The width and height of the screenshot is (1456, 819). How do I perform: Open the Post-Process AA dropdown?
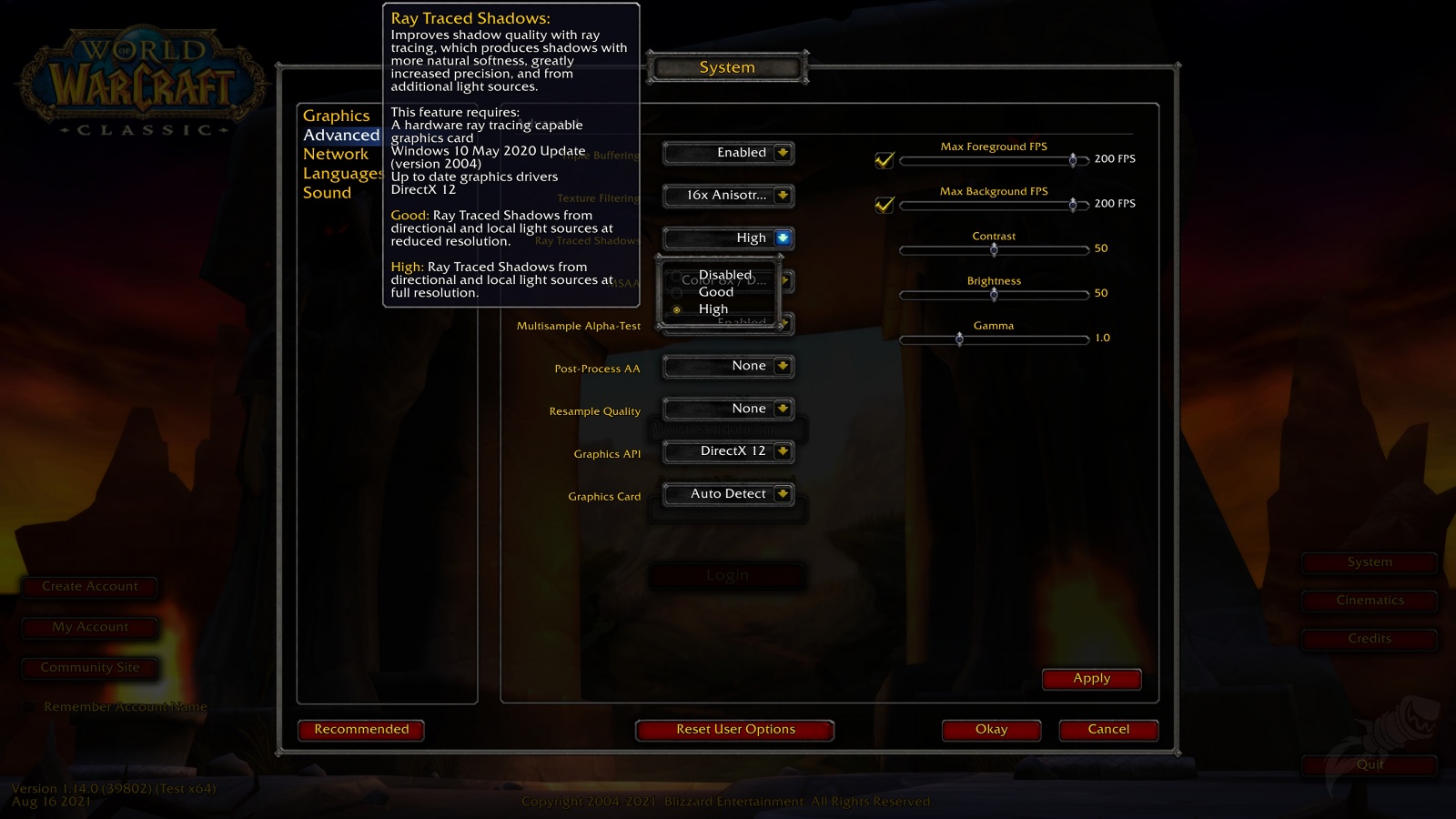coord(728,366)
